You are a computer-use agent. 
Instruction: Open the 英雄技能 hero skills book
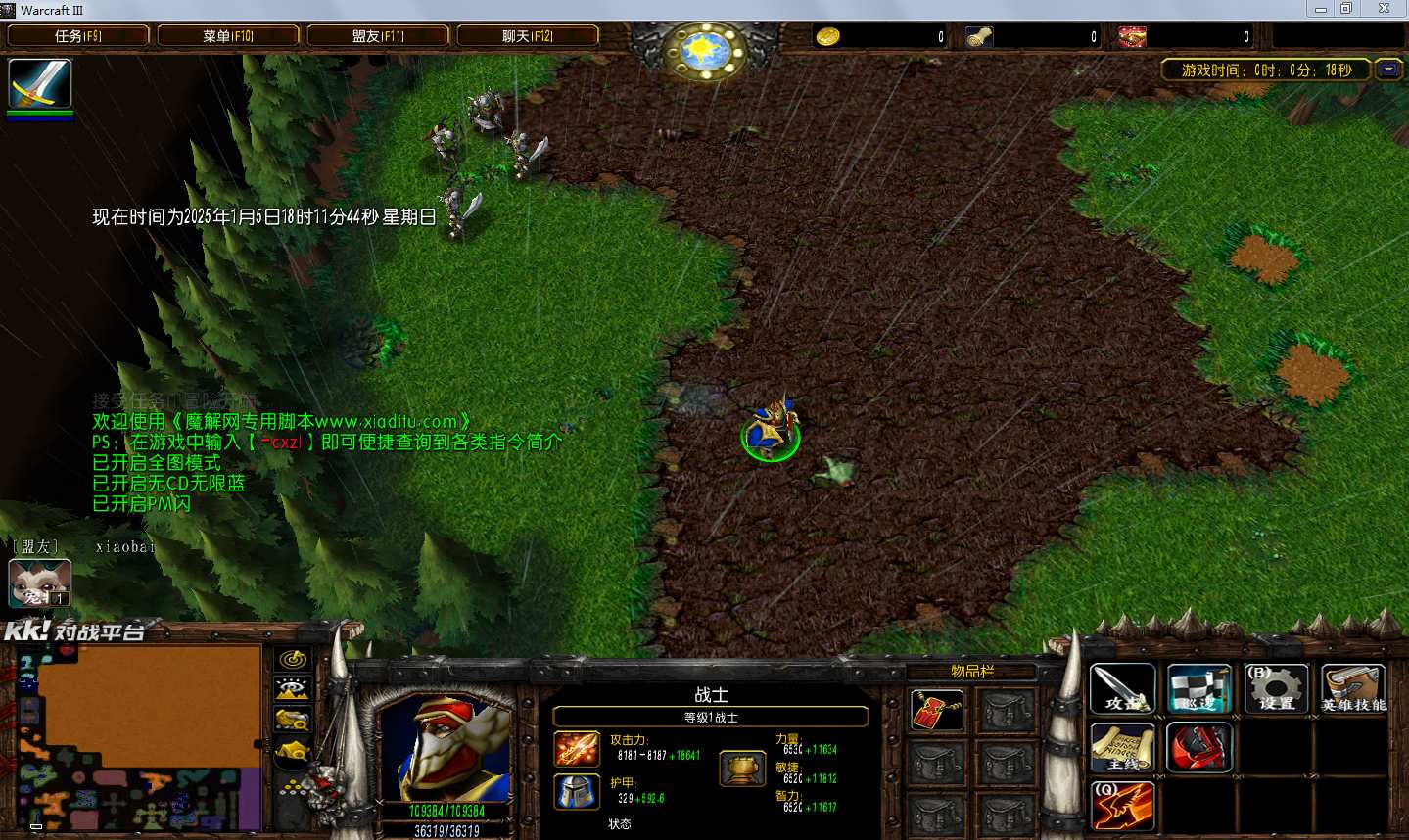[x=1353, y=689]
